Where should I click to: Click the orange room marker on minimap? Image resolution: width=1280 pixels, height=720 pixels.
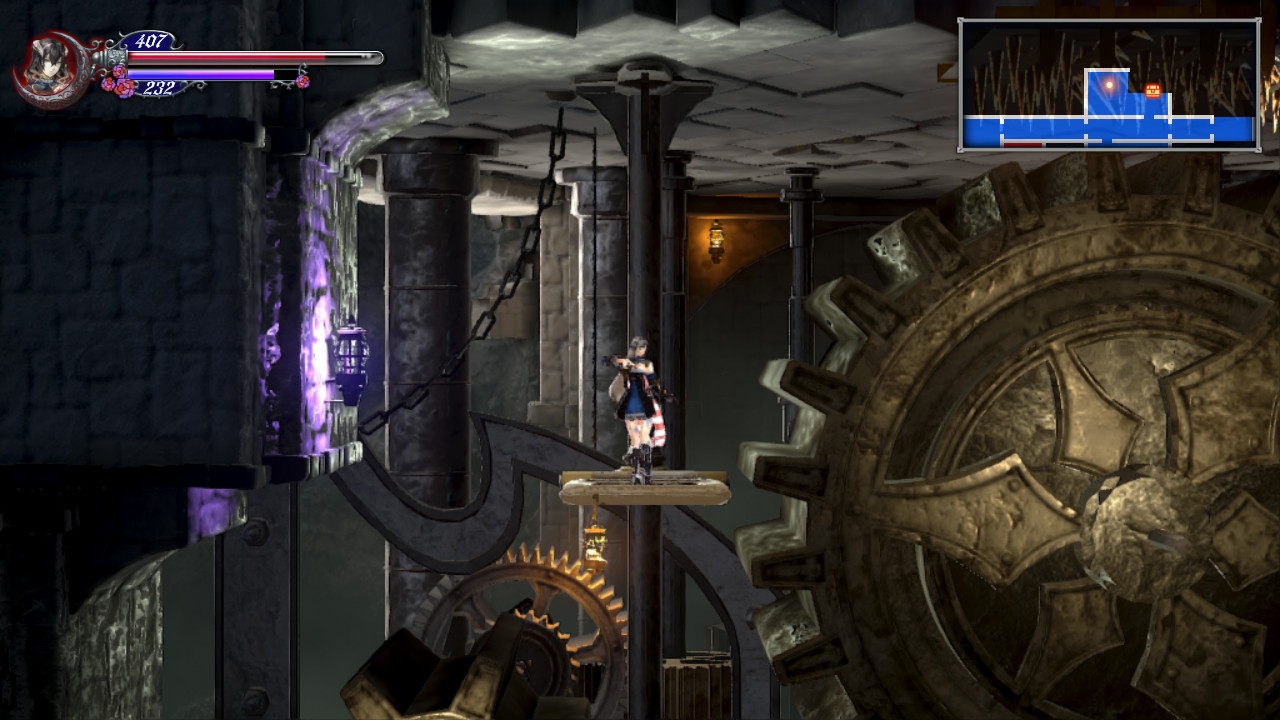1153,91
